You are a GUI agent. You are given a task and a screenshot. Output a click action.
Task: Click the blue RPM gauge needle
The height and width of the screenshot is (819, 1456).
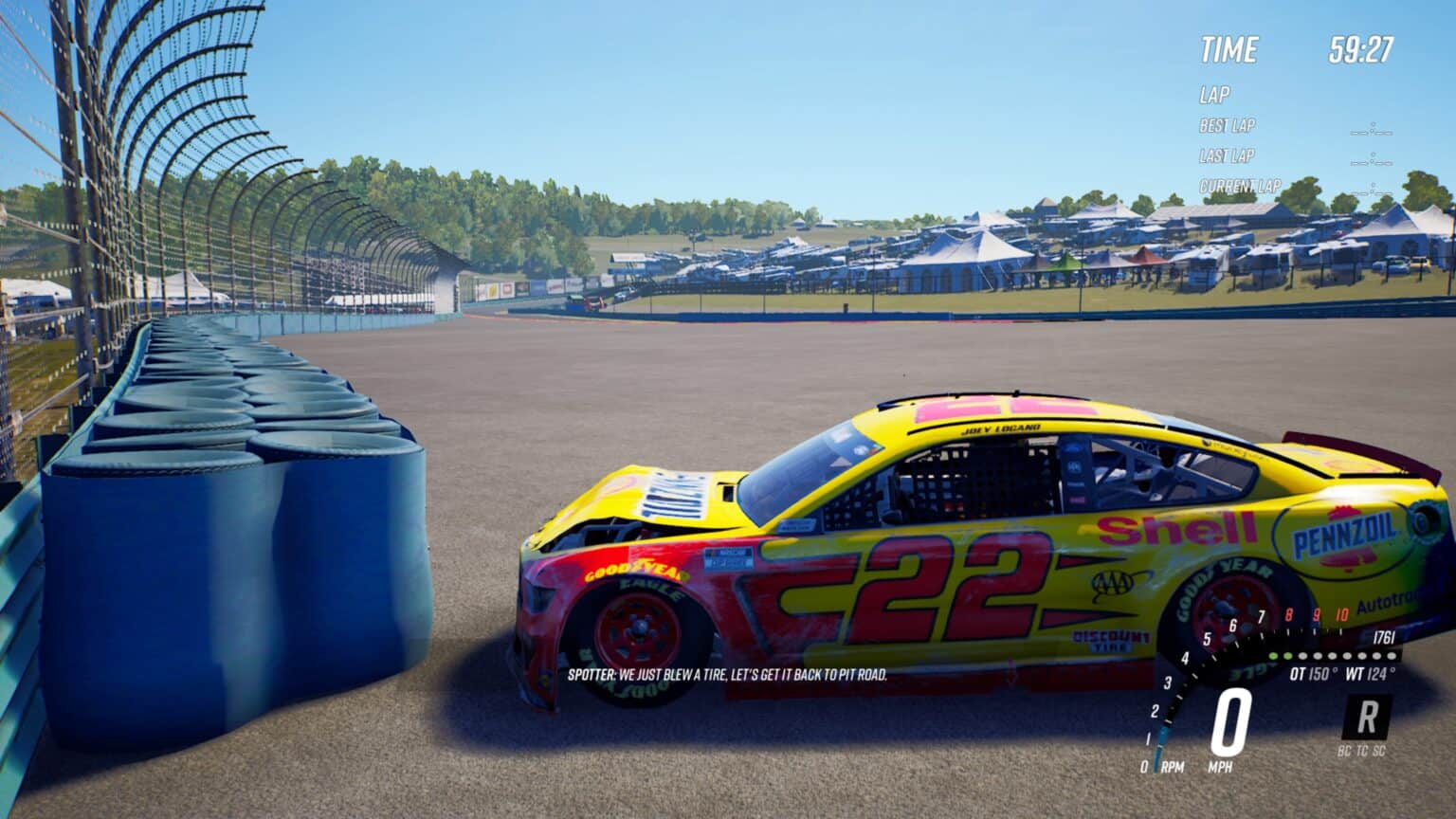point(1158,741)
